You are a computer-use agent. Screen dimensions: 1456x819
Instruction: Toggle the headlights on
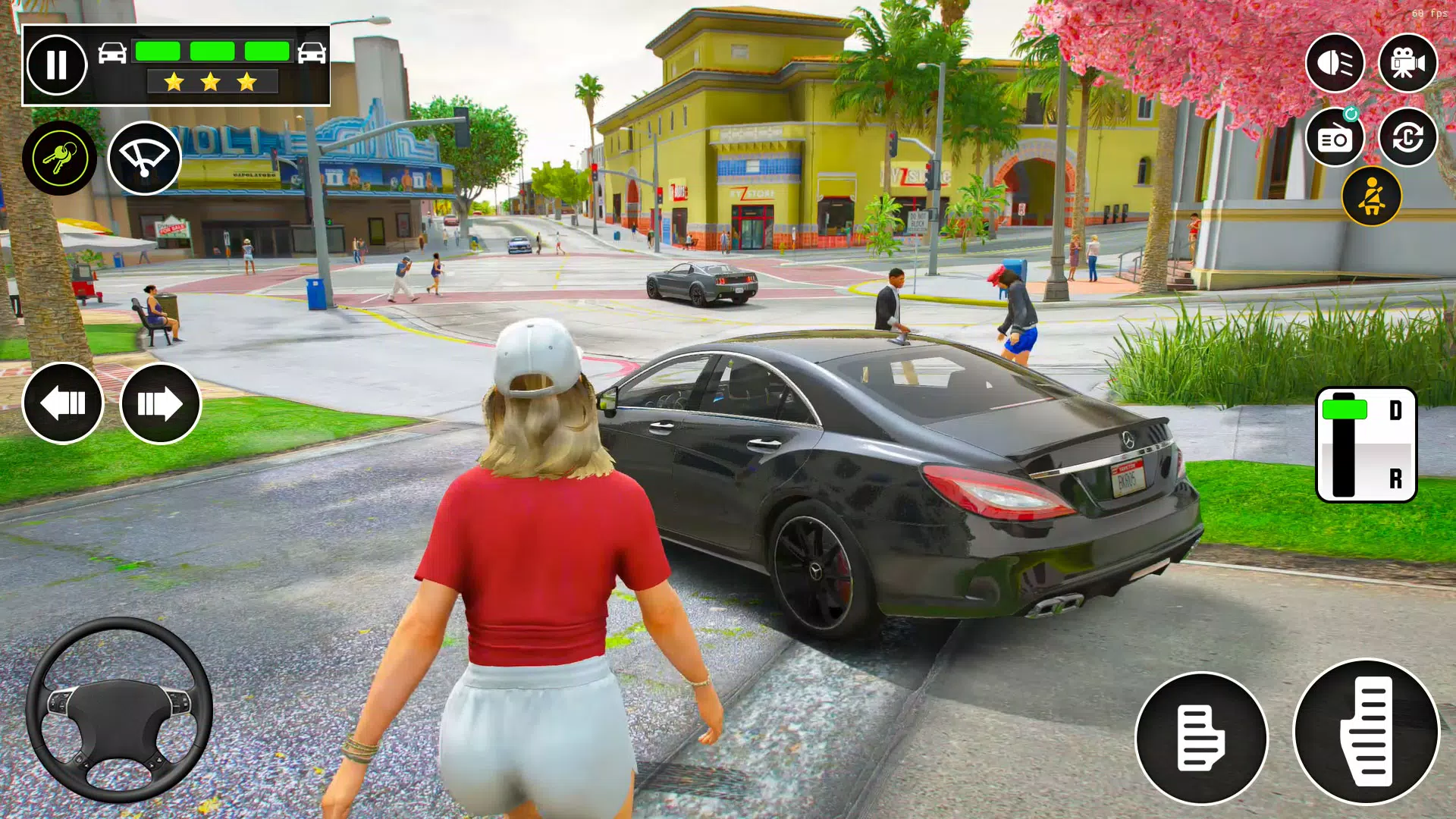point(1335,63)
